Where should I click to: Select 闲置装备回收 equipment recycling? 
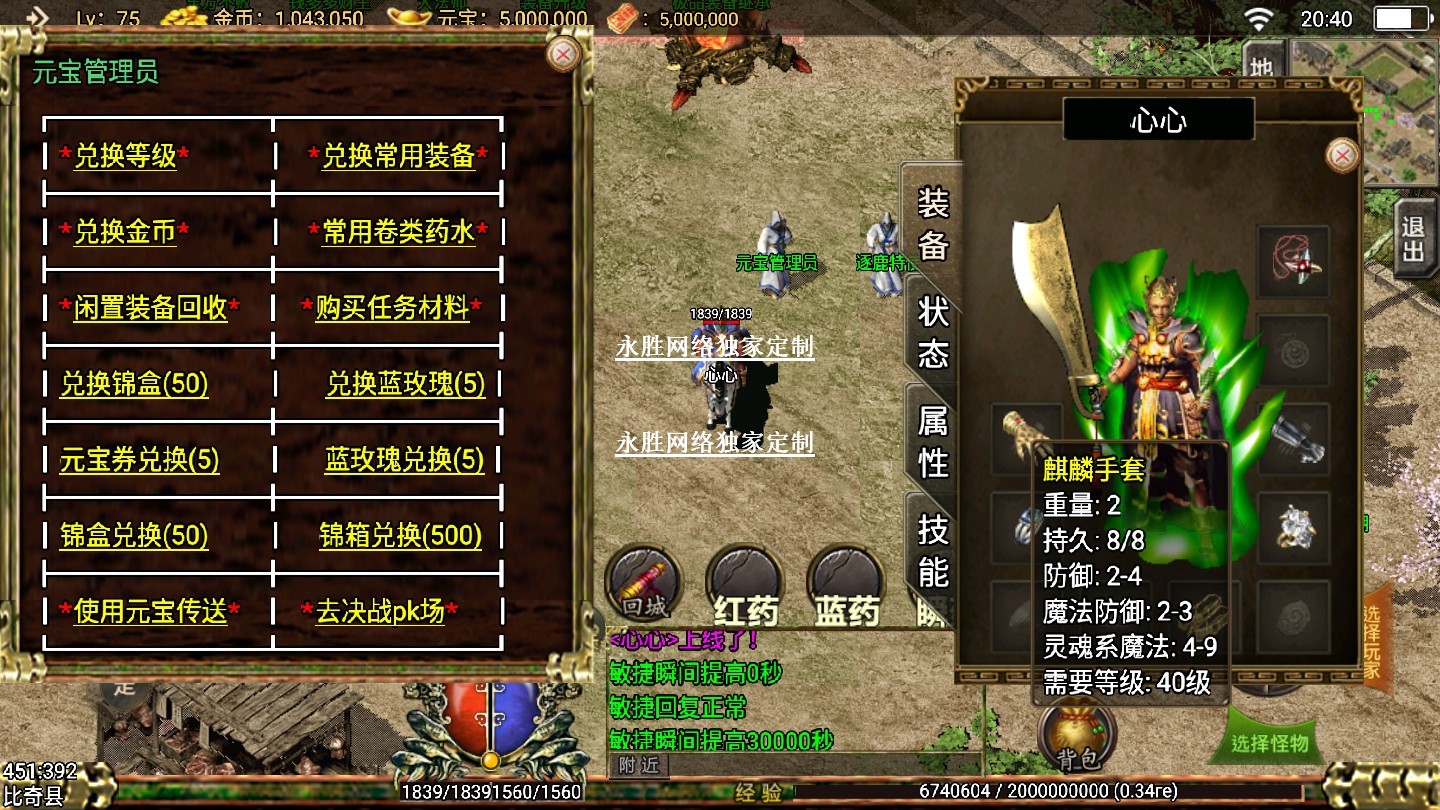pyautogui.click(x=150, y=308)
